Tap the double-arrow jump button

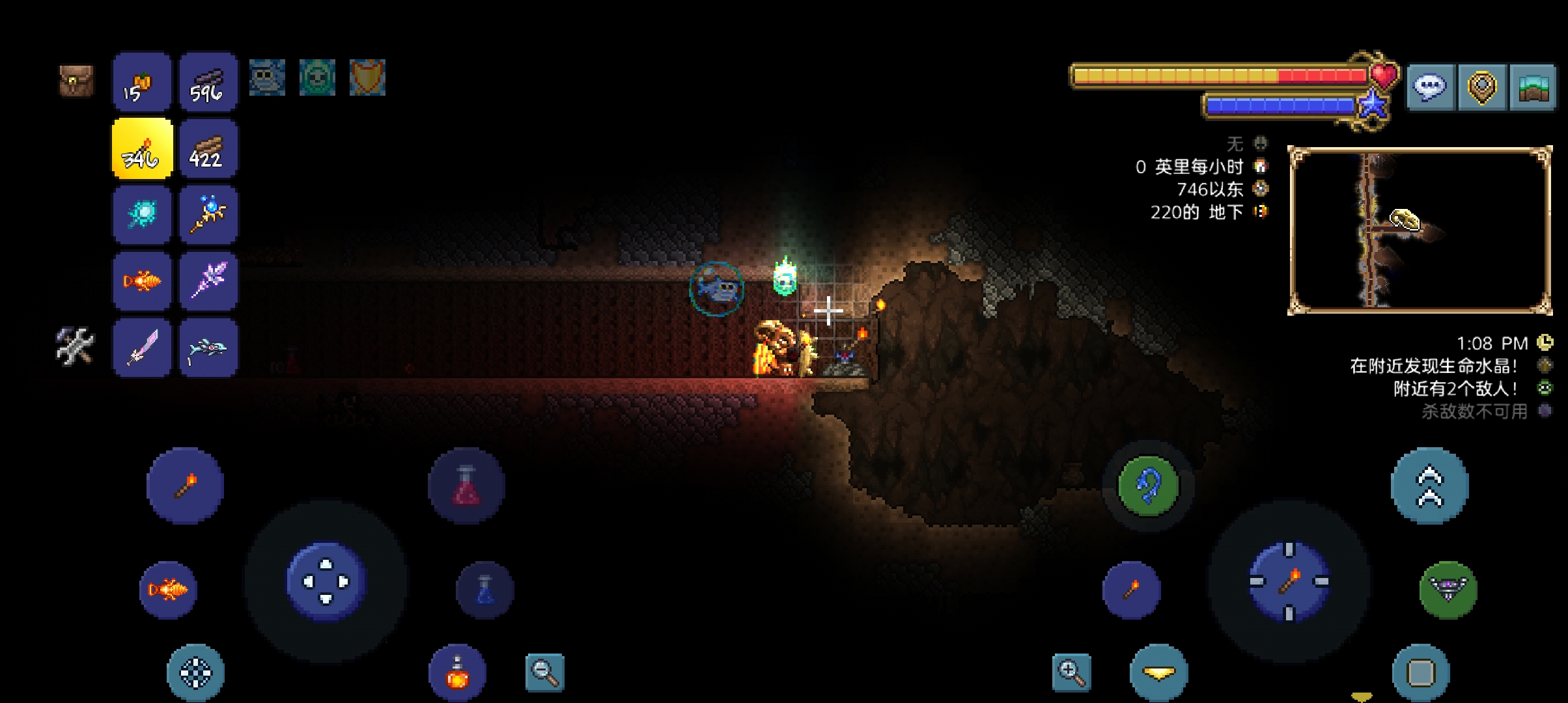1429,486
